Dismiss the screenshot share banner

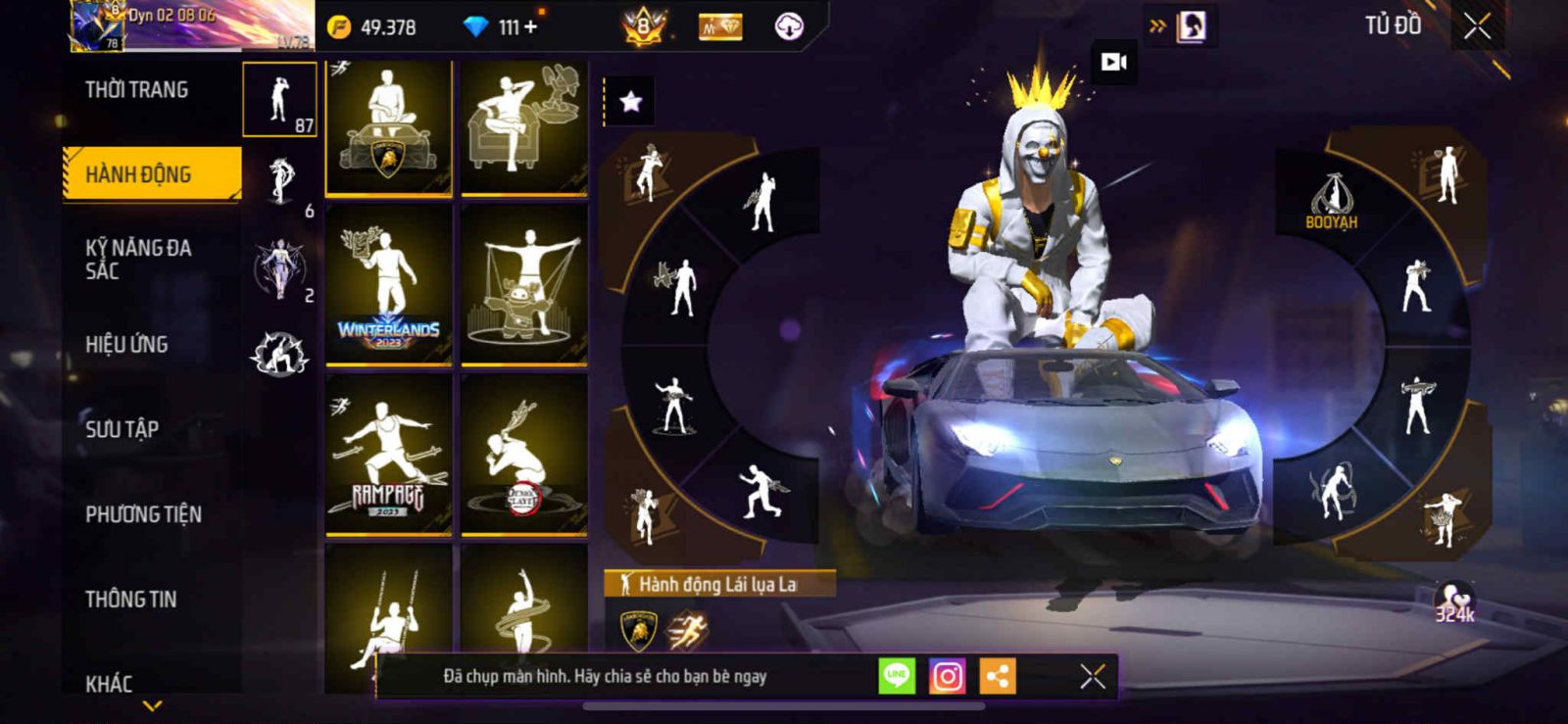(x=1092, y=676)
